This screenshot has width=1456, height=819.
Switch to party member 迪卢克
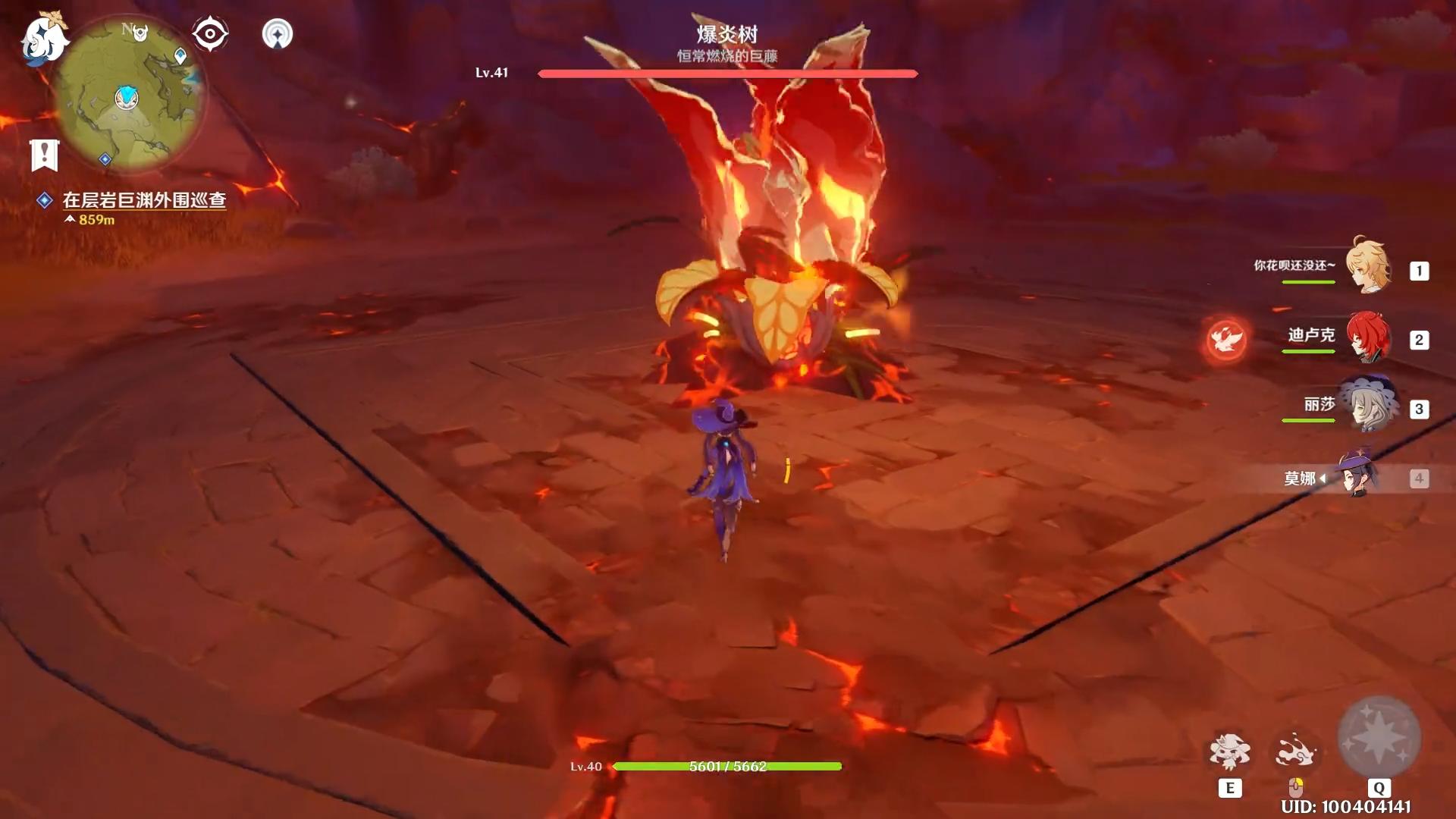1368,337
